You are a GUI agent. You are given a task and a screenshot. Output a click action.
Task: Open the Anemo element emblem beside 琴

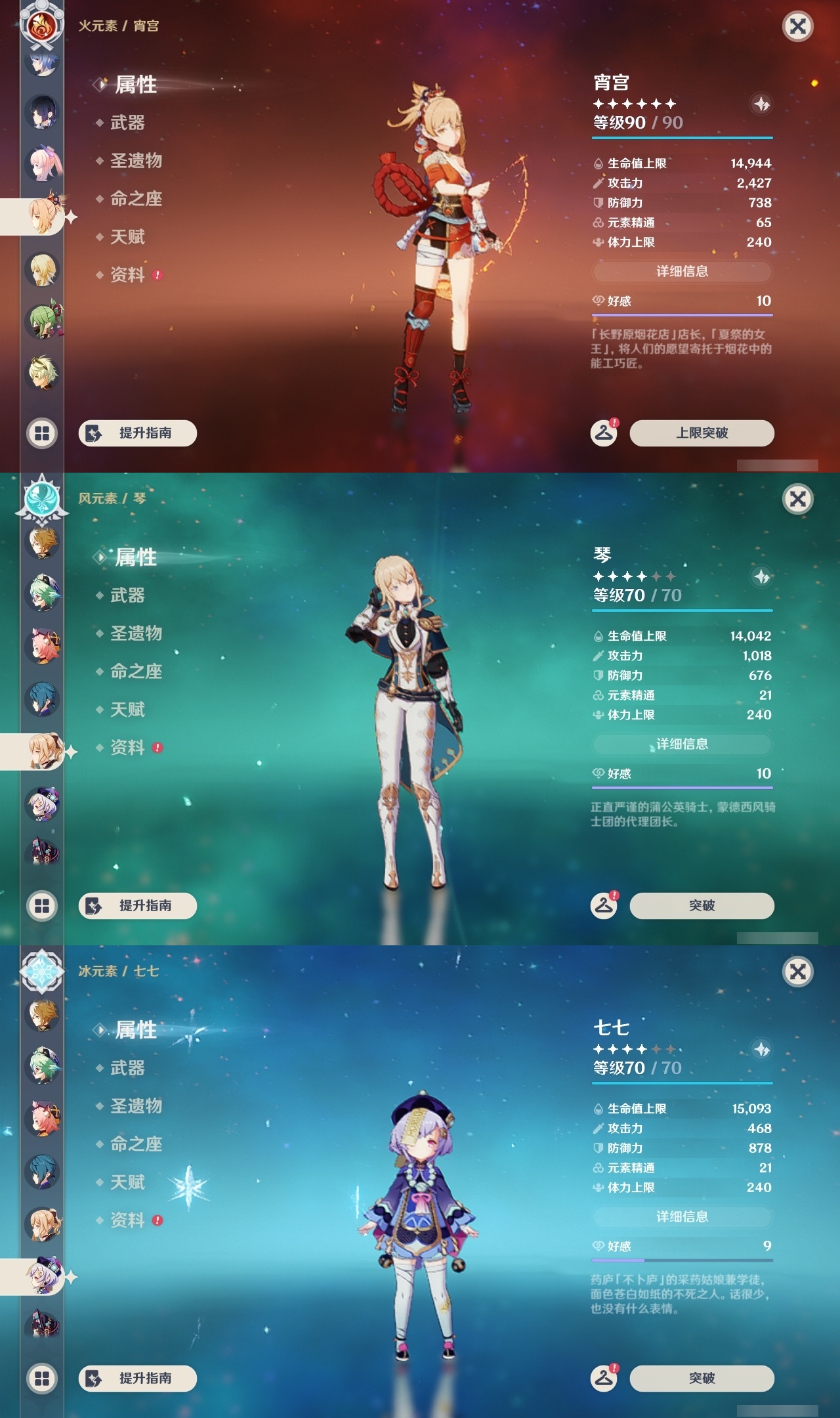pyautogui.click(x=42, y=498)
